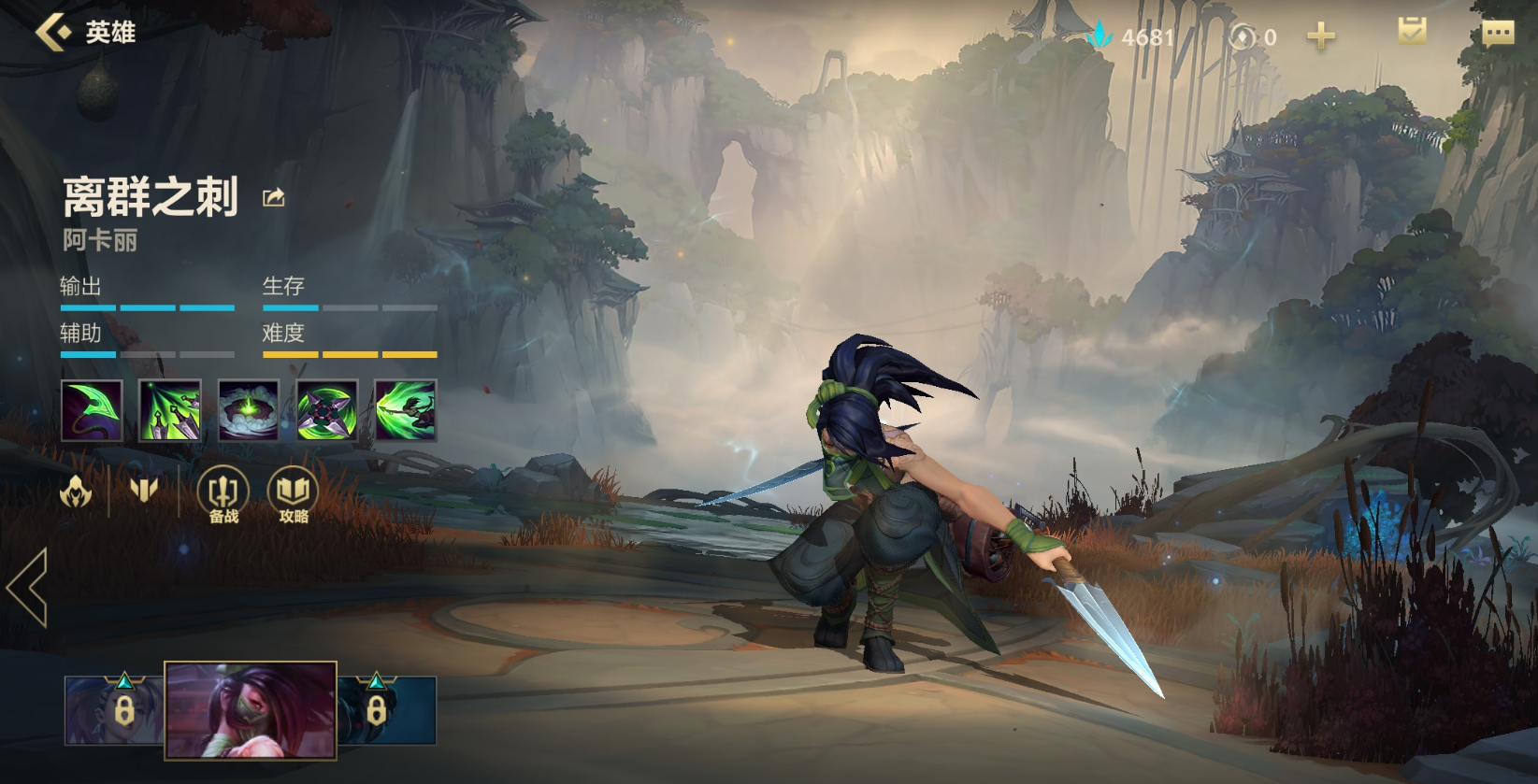Choose the default Akali skin thumbnail
Viewport: 1538px width, 784px height.
(251, 709)
